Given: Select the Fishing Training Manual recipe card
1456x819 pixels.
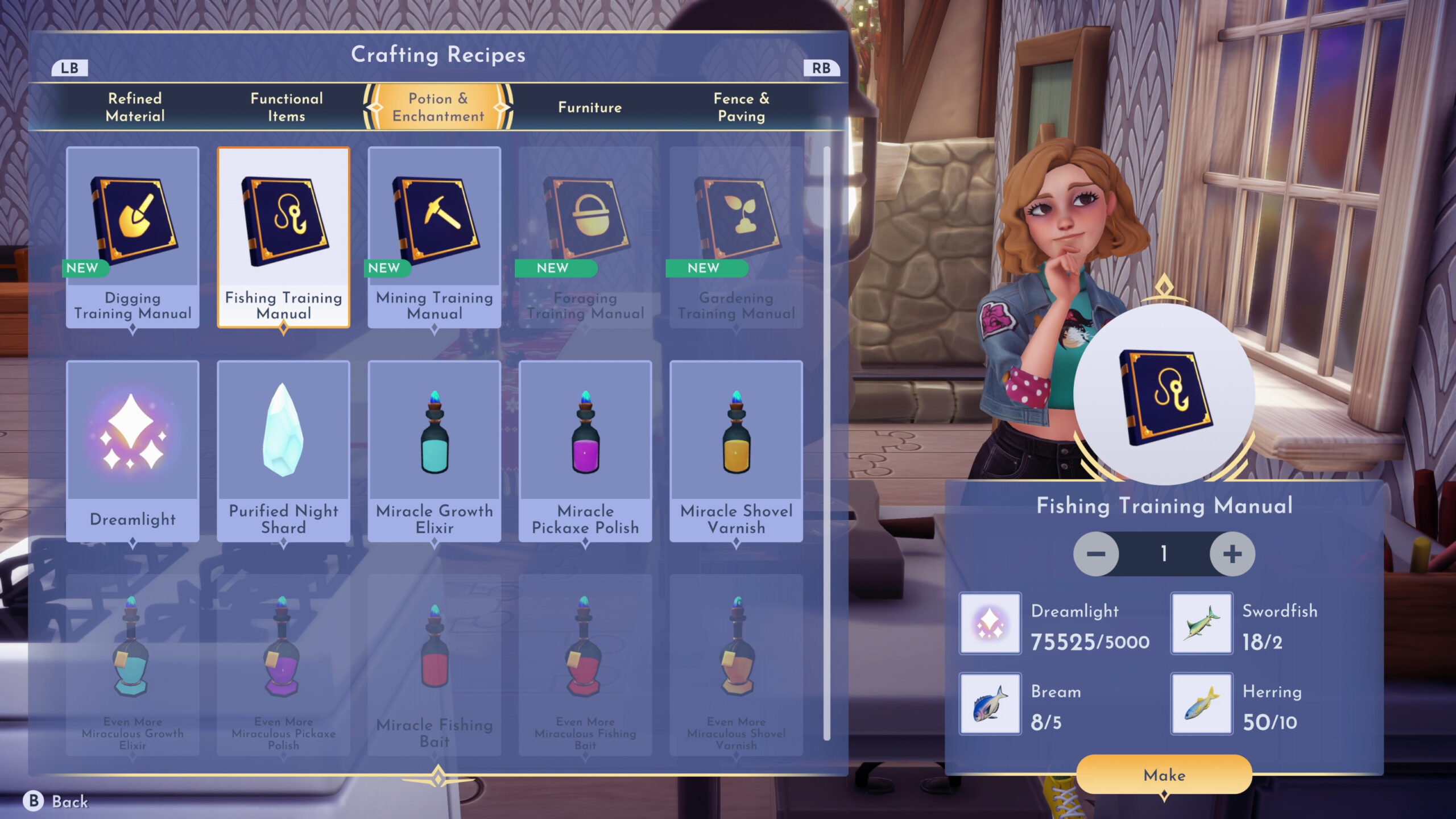Looking at the screenshot, I should click(283, 237).
